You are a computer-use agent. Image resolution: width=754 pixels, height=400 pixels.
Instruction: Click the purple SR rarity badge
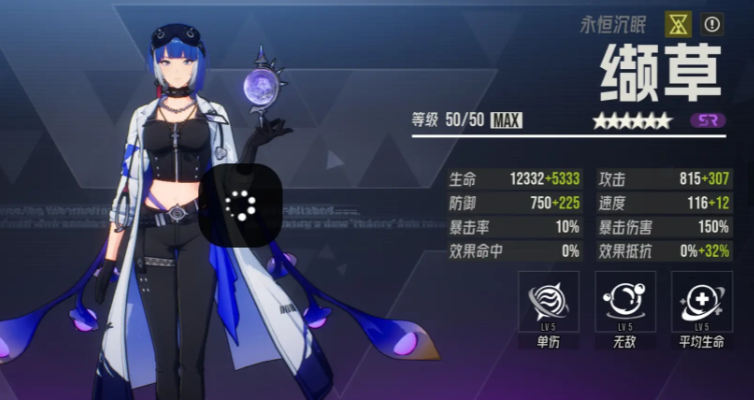click(708, 120)
